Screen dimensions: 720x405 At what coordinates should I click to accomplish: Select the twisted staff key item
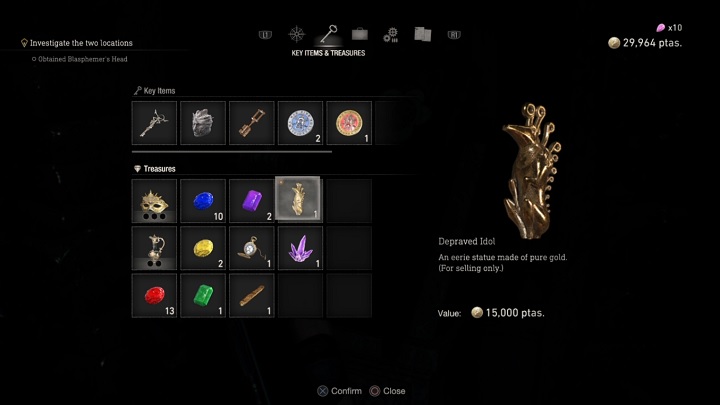(154, 123)
